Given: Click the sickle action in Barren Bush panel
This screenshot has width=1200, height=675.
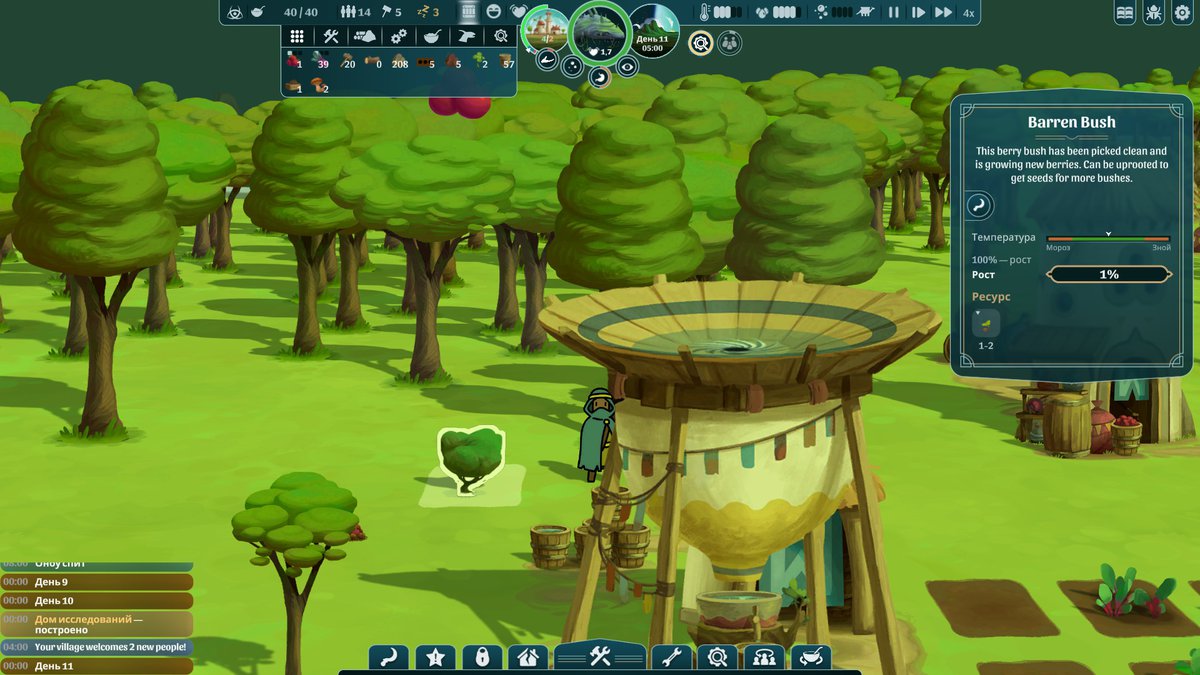Looking at the screenshot, I should pos(978,207).
